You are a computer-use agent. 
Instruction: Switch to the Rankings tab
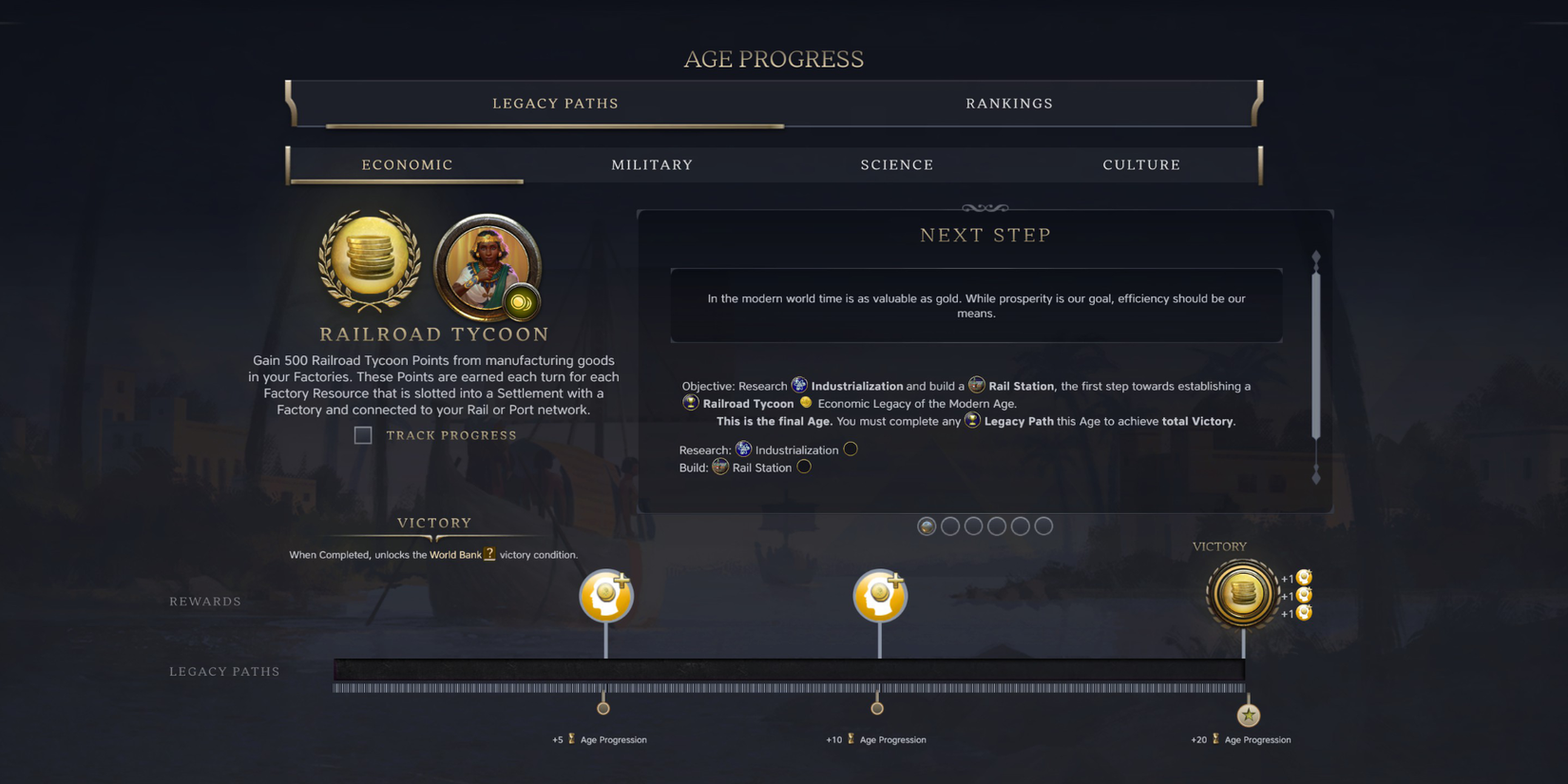(x=1009, y=104)
